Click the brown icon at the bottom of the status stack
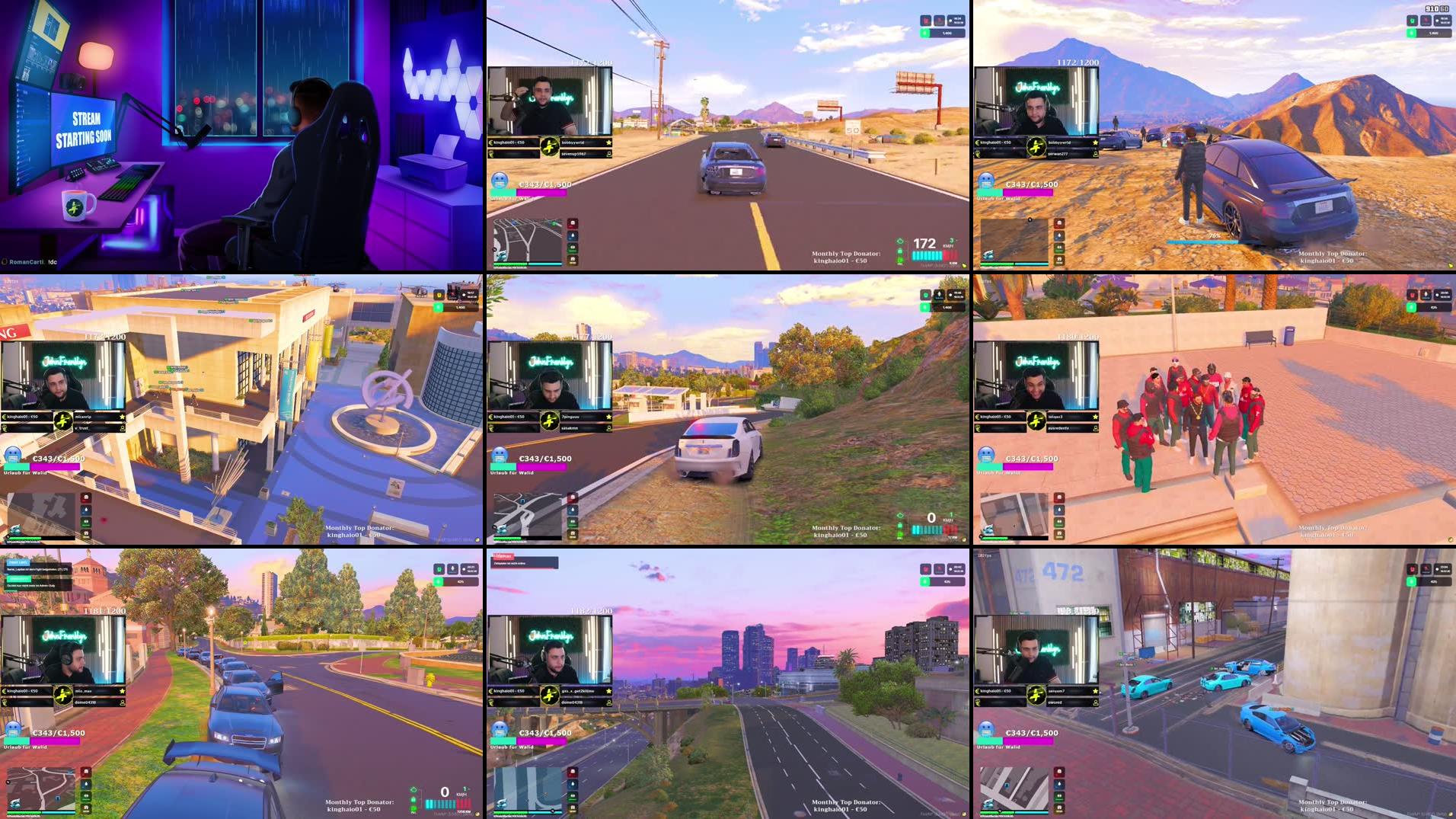The width and height of the screenshot is (1456, 819). click(573, 259)
